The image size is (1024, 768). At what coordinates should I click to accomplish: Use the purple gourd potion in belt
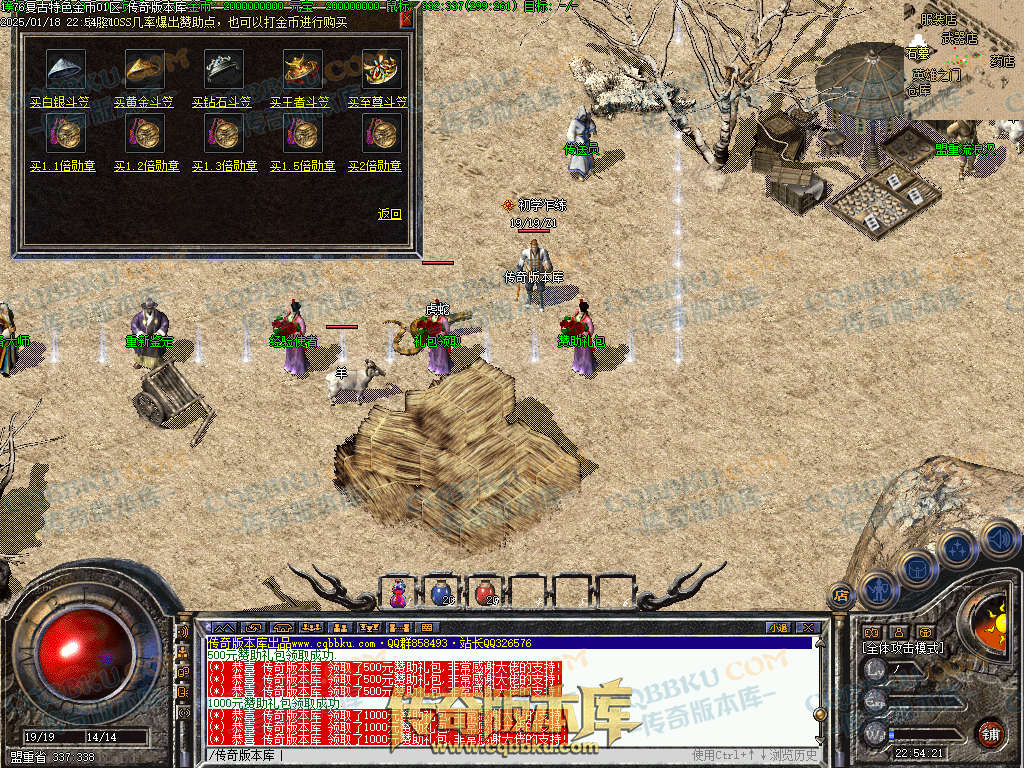(399, 593)
